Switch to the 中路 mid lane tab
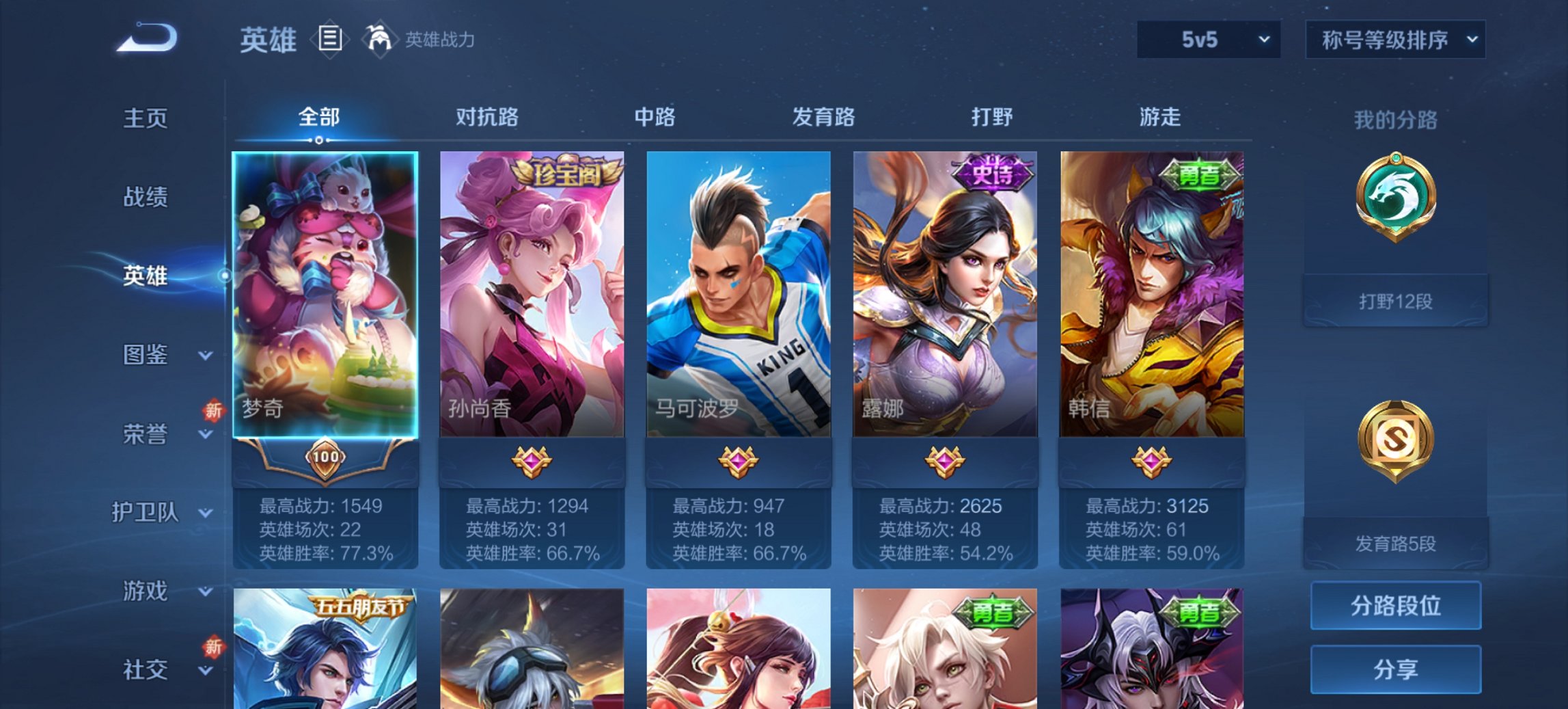The image size is (1568, 709). point(653,118)
